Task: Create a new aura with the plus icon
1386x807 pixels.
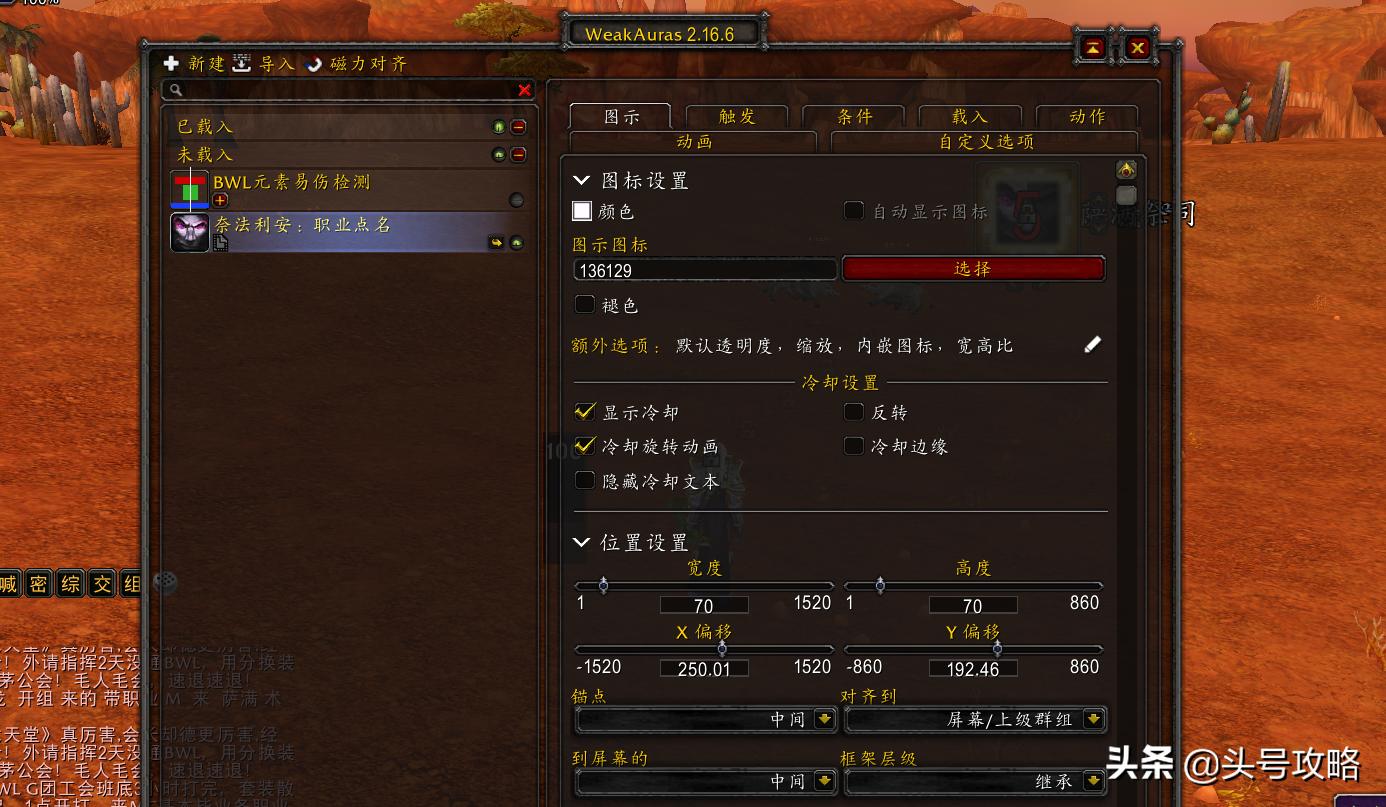Action: [x=172, y=62]
